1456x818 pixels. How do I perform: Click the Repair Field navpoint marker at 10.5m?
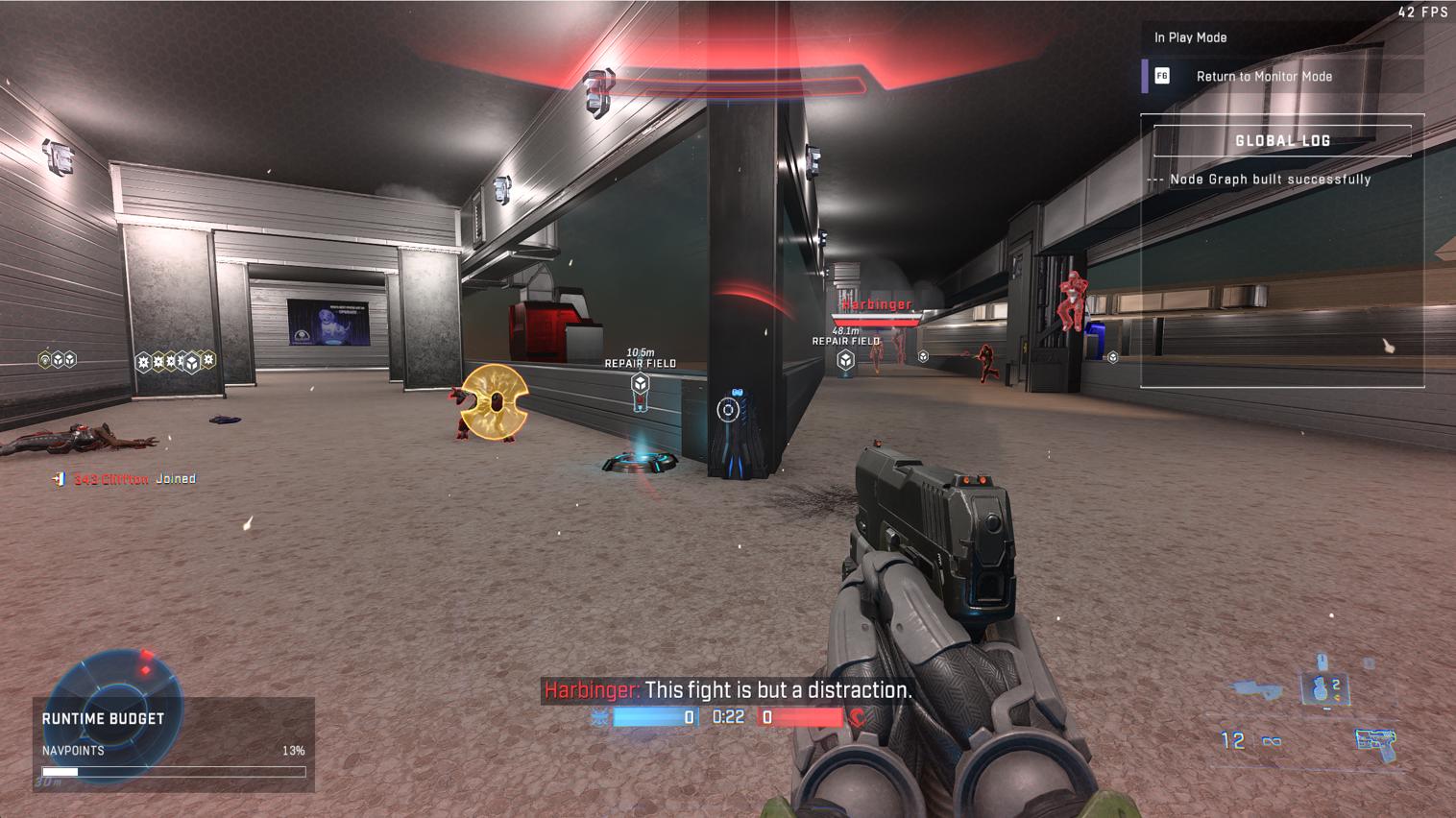click(x=638, y=384)
